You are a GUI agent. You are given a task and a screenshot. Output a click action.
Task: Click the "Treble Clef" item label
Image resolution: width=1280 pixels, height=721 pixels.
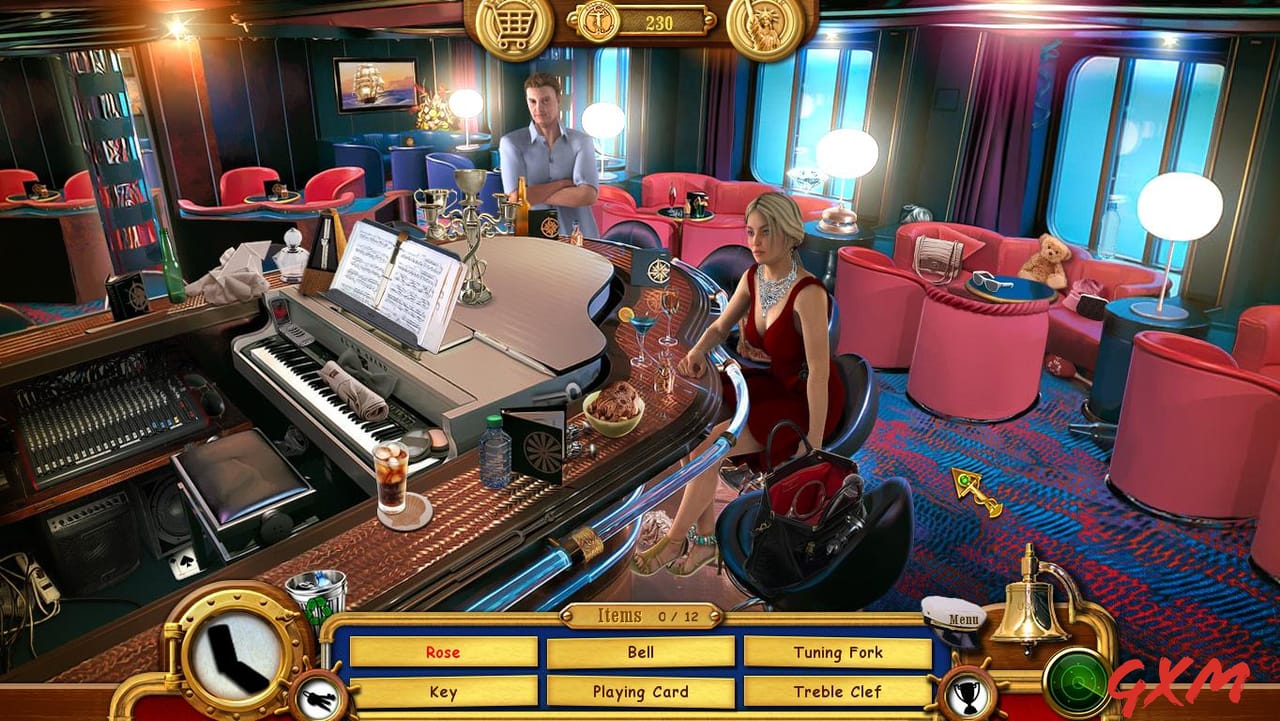tap(840, 691)
